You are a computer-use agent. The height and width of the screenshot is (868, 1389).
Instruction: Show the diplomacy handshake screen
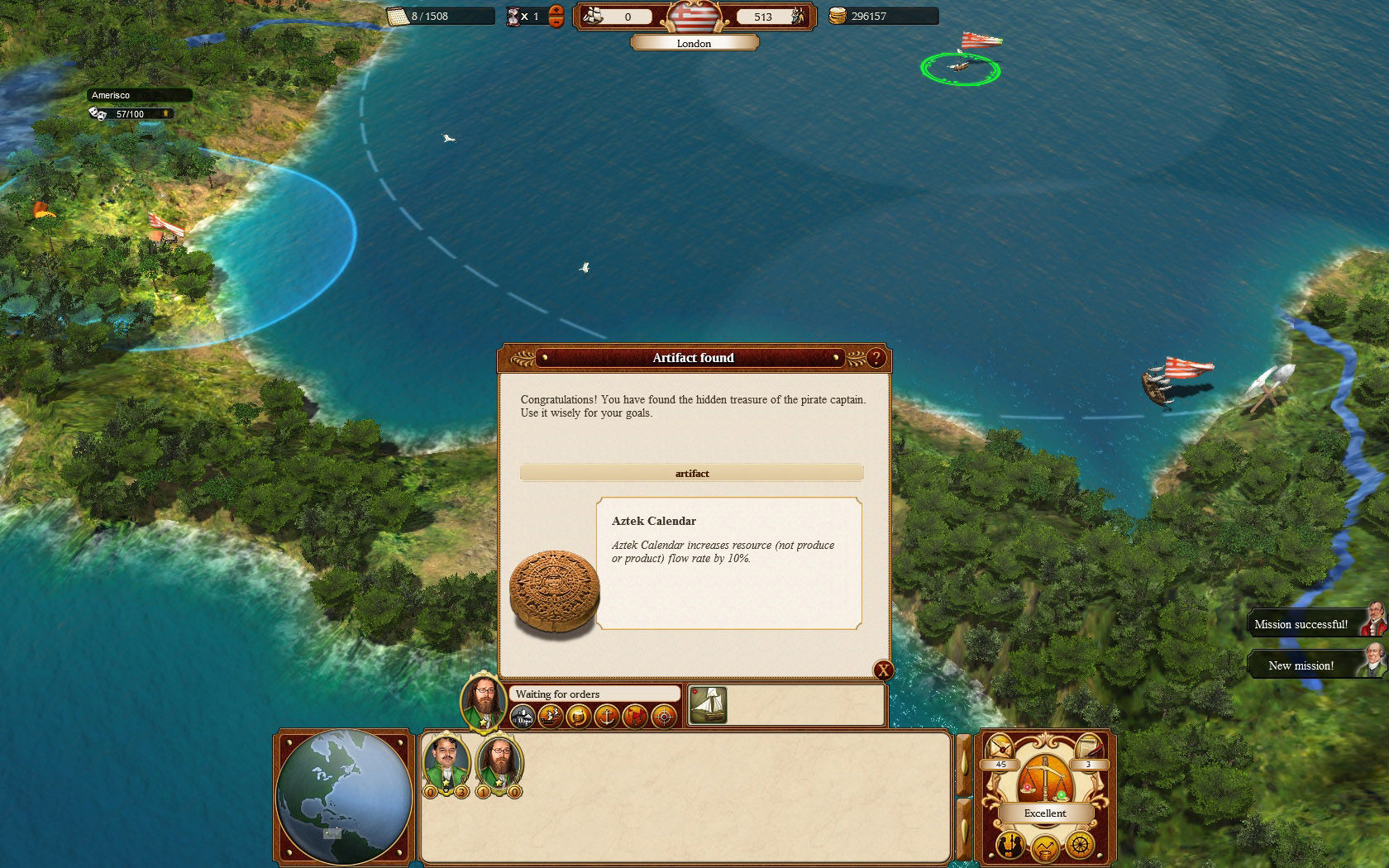pos(1010,846)
